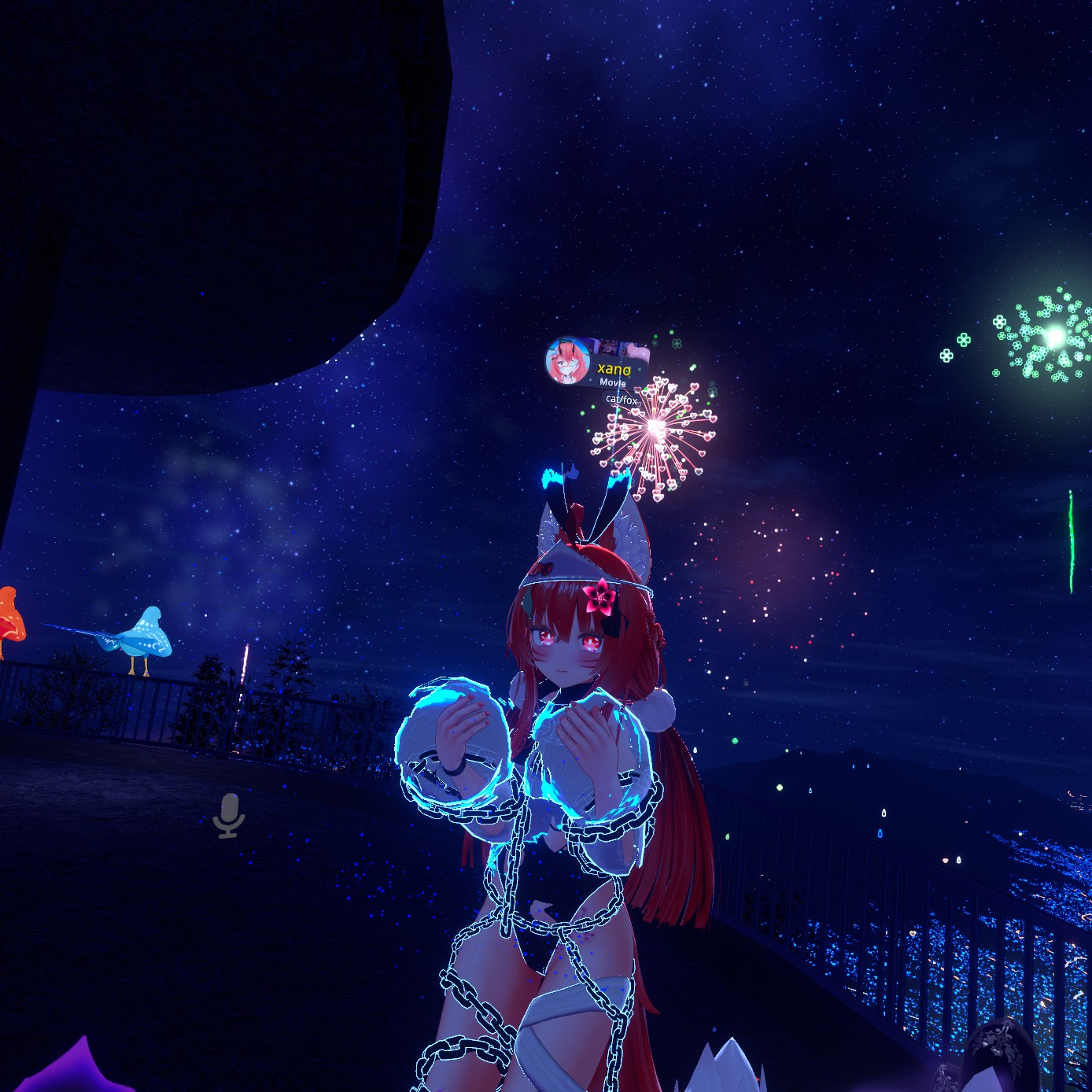Select the xano player nameplate
Screen dimensions: 1092x1092
pyautogui.click(x=613, y=369)
